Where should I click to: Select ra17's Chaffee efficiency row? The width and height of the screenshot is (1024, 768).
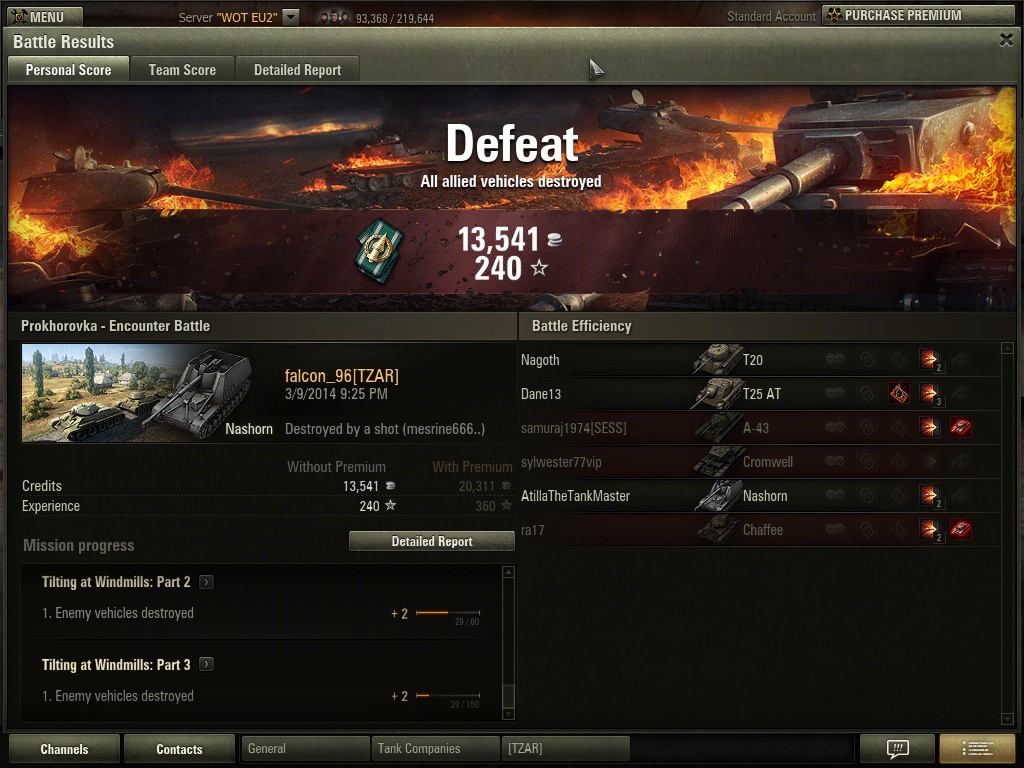(758, 530)
